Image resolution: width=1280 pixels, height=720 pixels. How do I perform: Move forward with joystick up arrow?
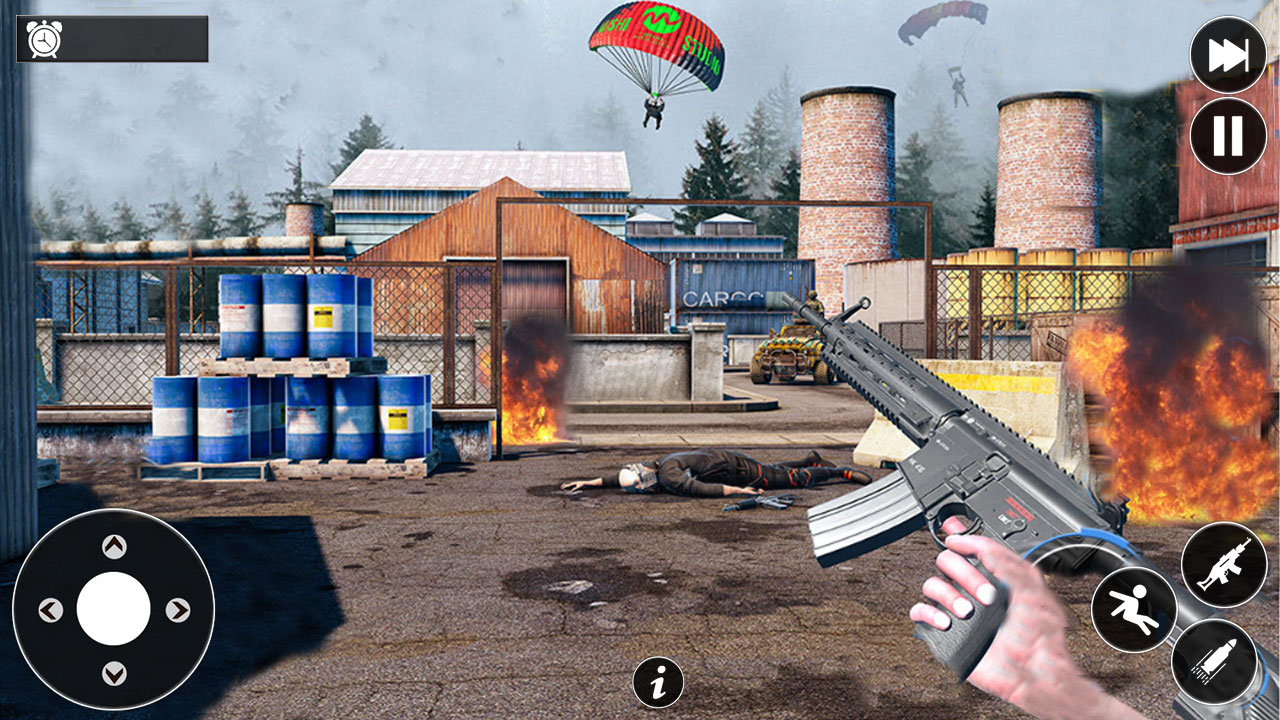[114, 546]
